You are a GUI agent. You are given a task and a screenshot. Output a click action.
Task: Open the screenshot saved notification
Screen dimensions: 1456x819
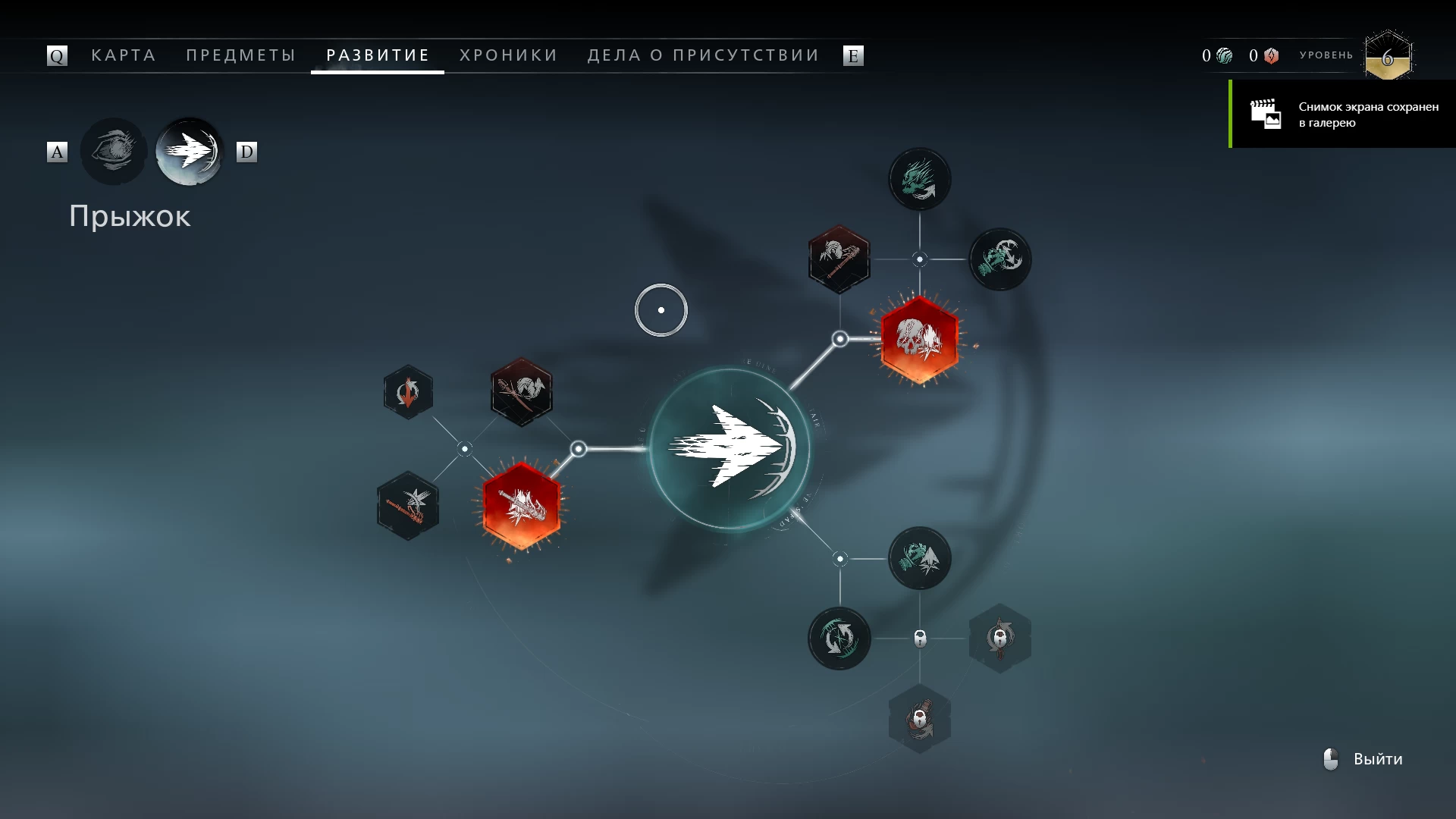pyautogui.click(x=1342, y=115)
